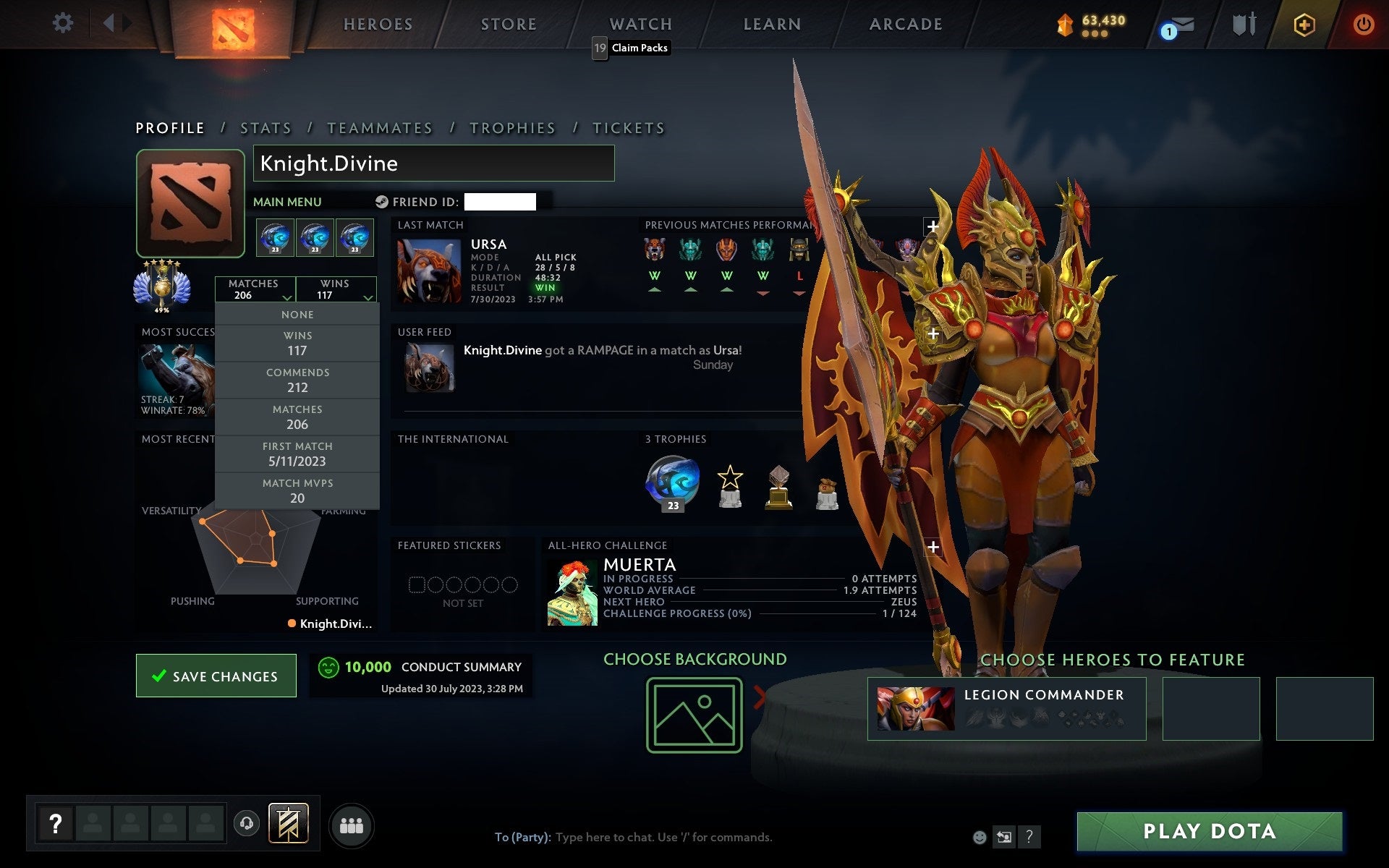
Task: Open the emoticon smiley next to chat box
Action: 980,838
